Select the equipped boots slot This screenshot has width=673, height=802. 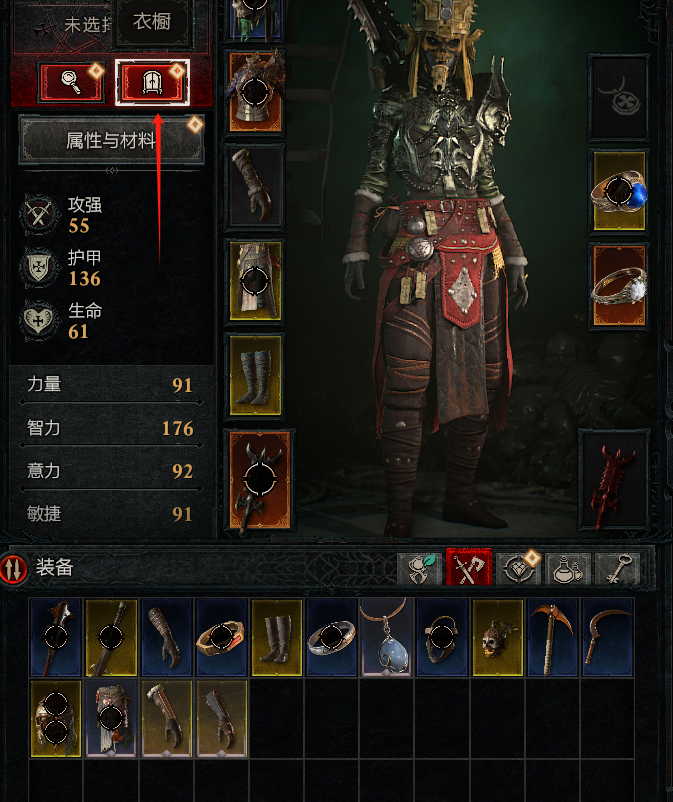click(x=254, y=374)
